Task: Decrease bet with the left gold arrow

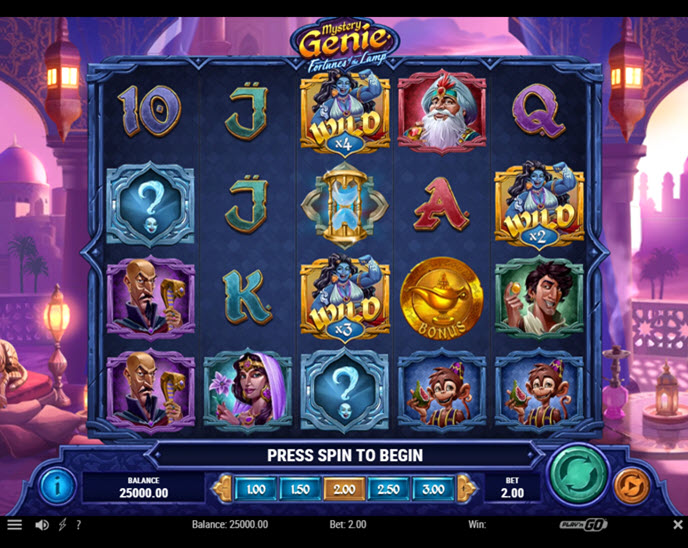Action: point(221,489)
